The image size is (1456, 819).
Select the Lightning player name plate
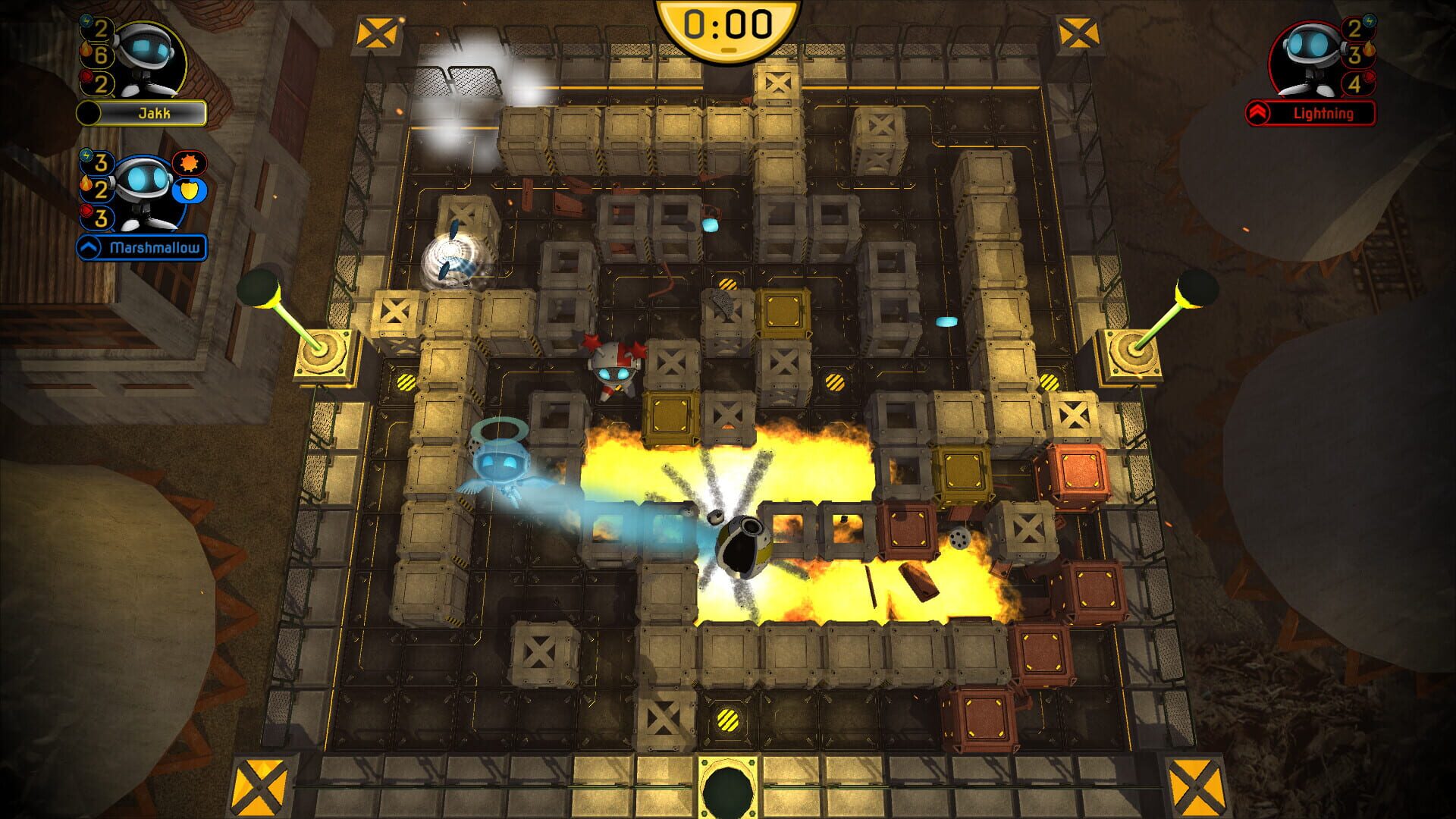(x=1323, y=114)
